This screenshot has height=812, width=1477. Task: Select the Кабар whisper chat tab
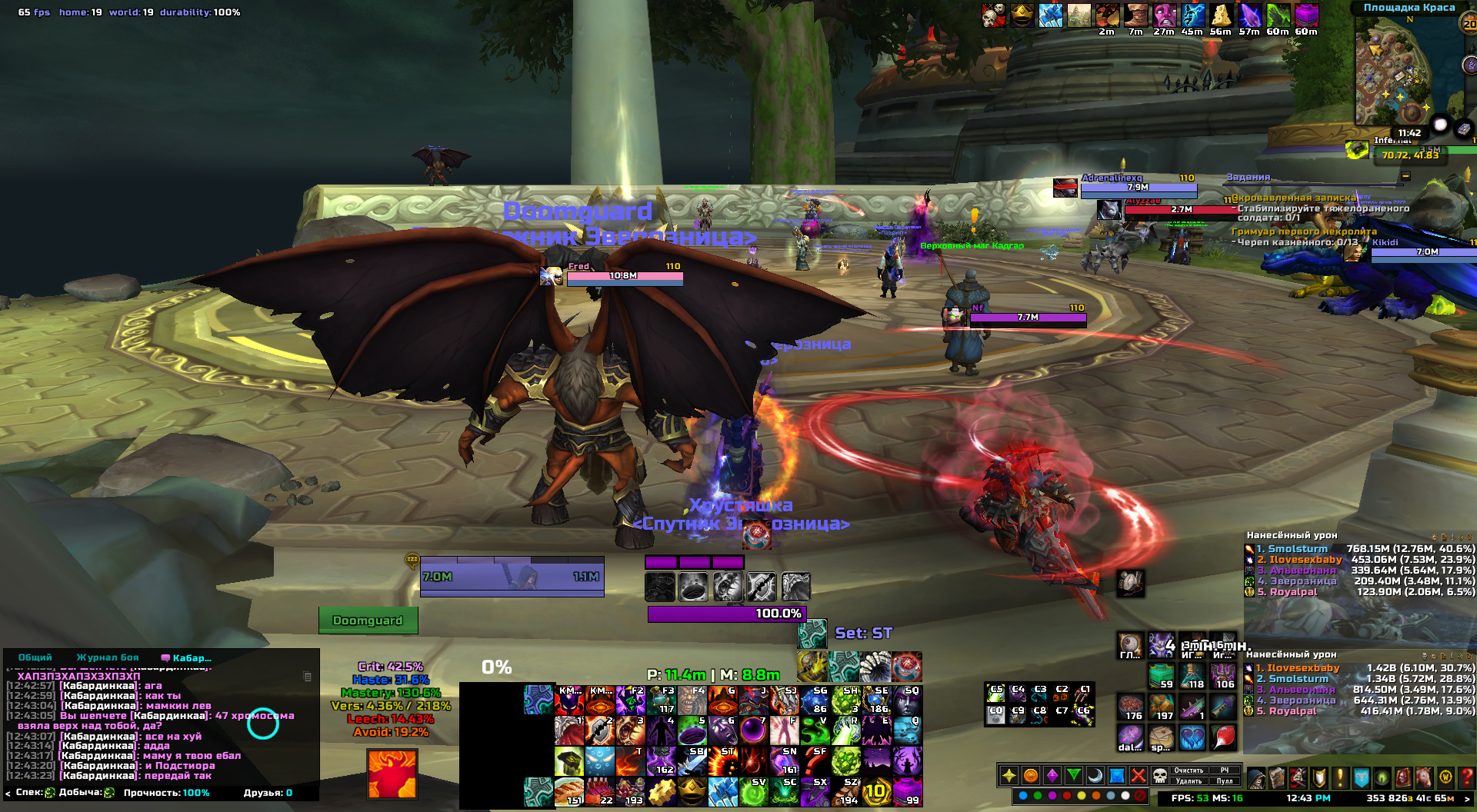click(187, 657)
